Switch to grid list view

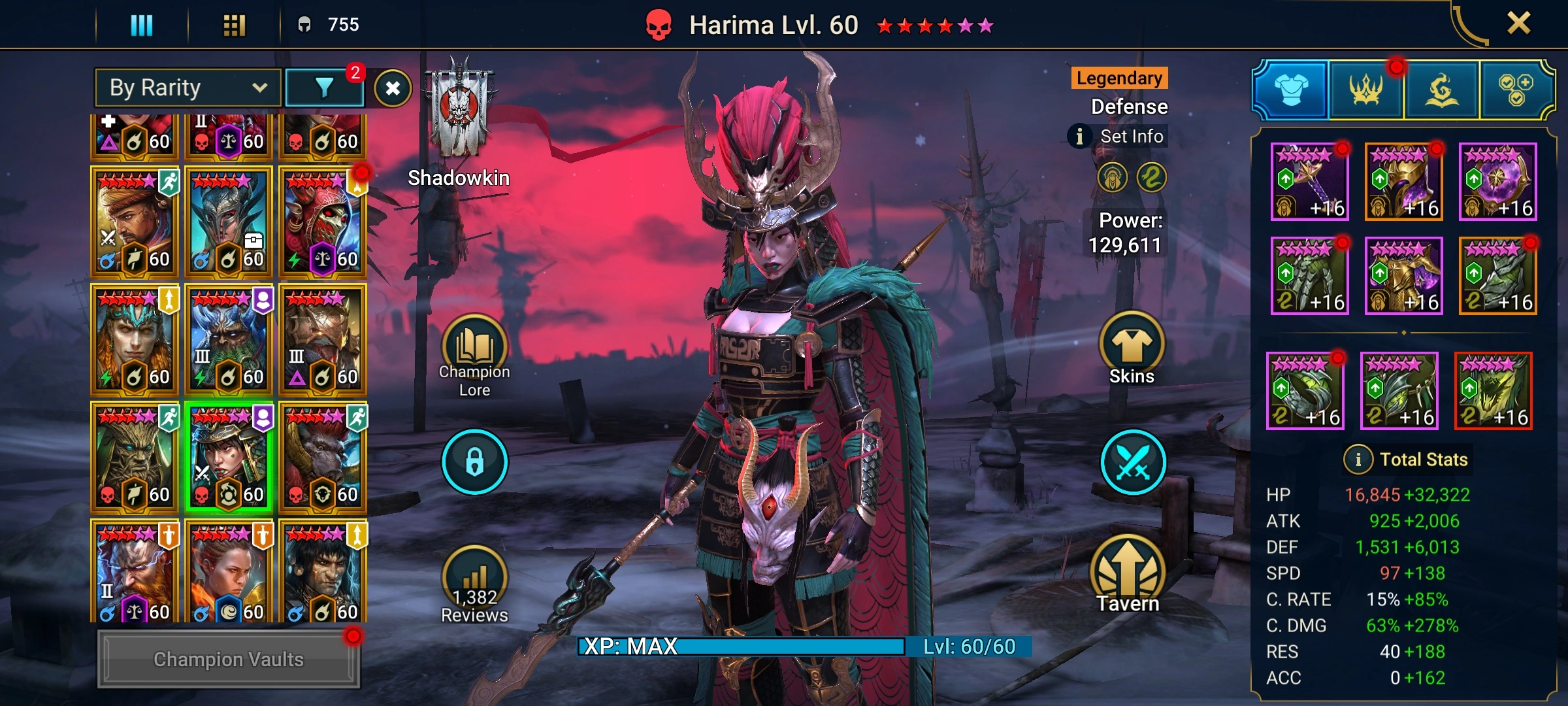point(234,25)
